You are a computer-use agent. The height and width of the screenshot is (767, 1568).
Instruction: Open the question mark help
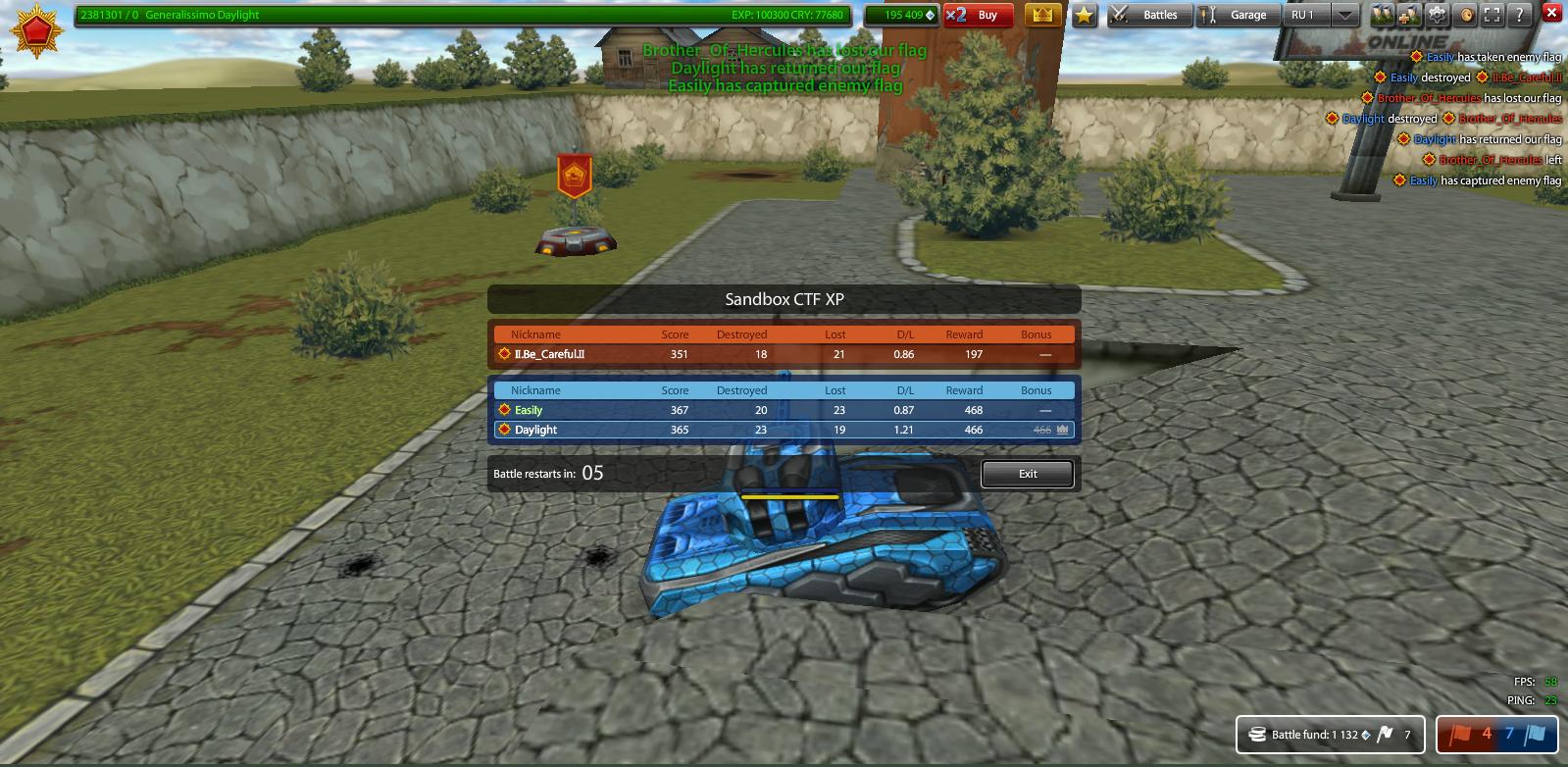coord(1519,15)
